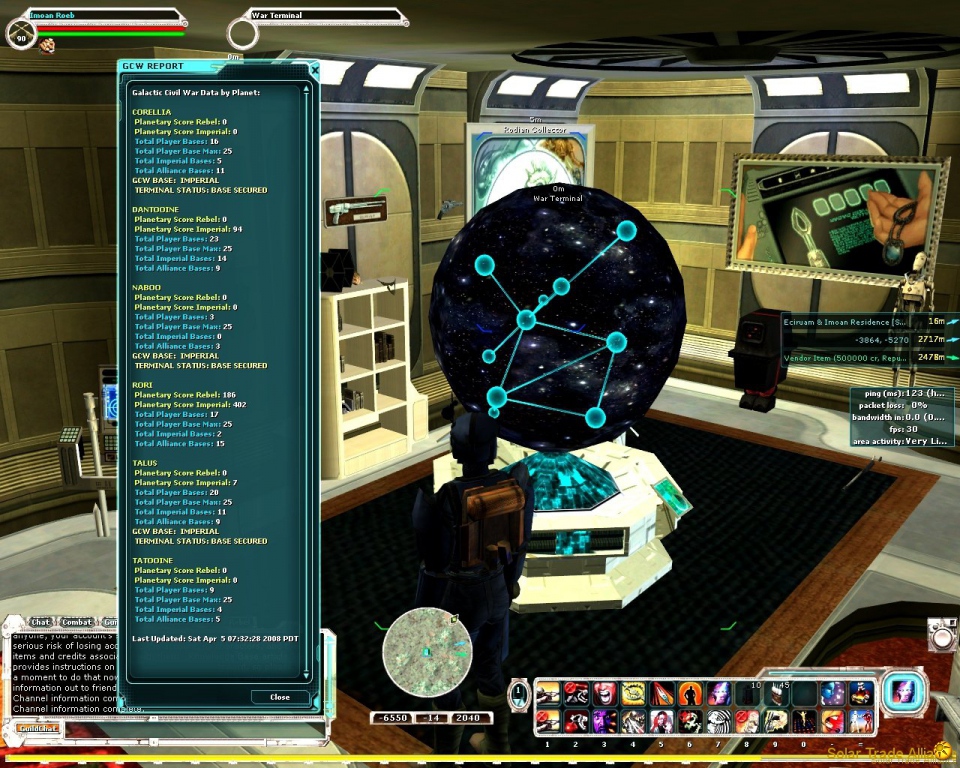
Task: Switch to the Chat tab
Action: [40, 622]
